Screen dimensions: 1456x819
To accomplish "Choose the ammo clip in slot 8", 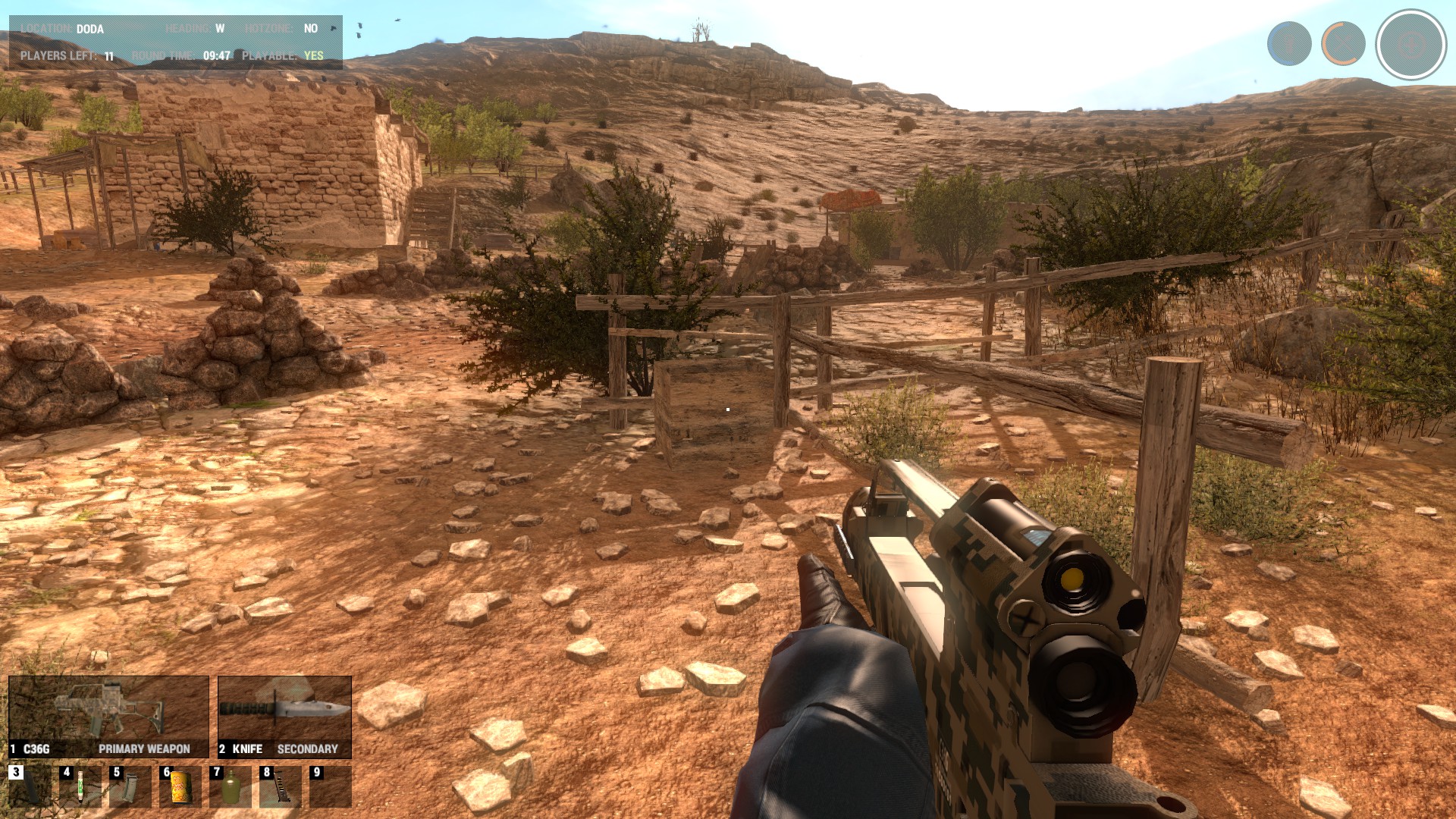I will pyautogui.click(x=280, y=787).
